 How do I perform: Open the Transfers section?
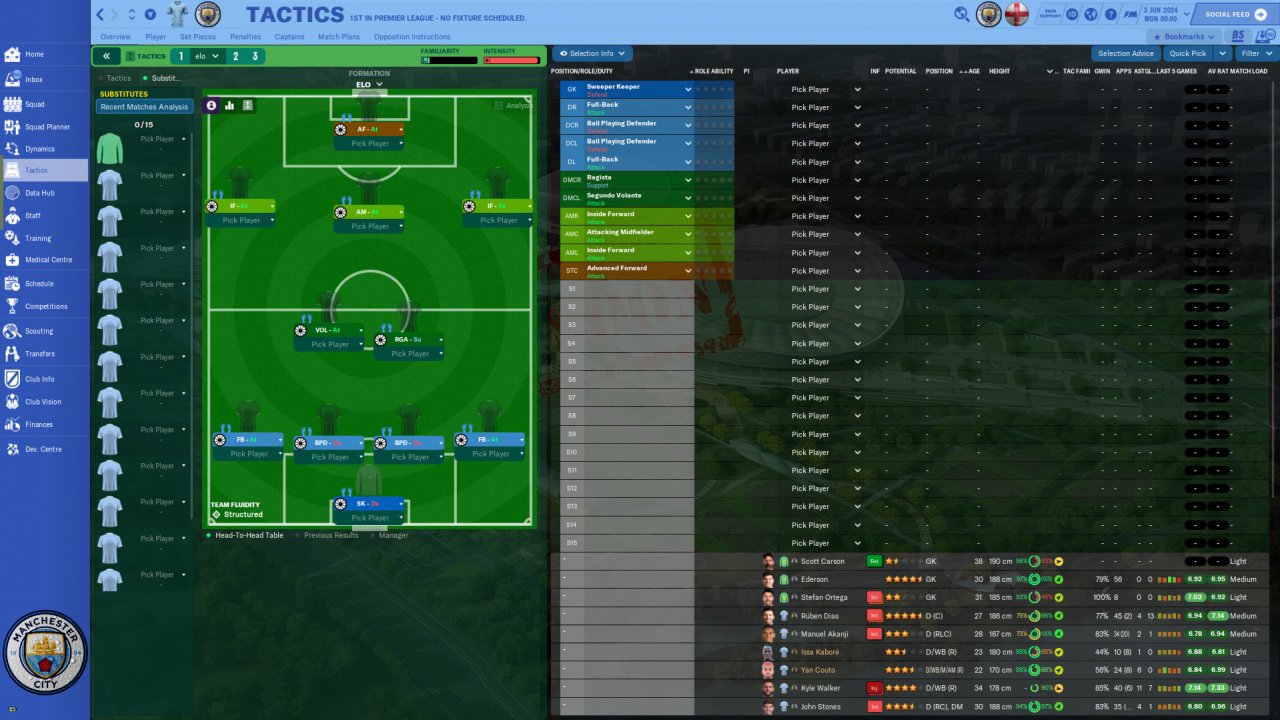tap(40, 354)
